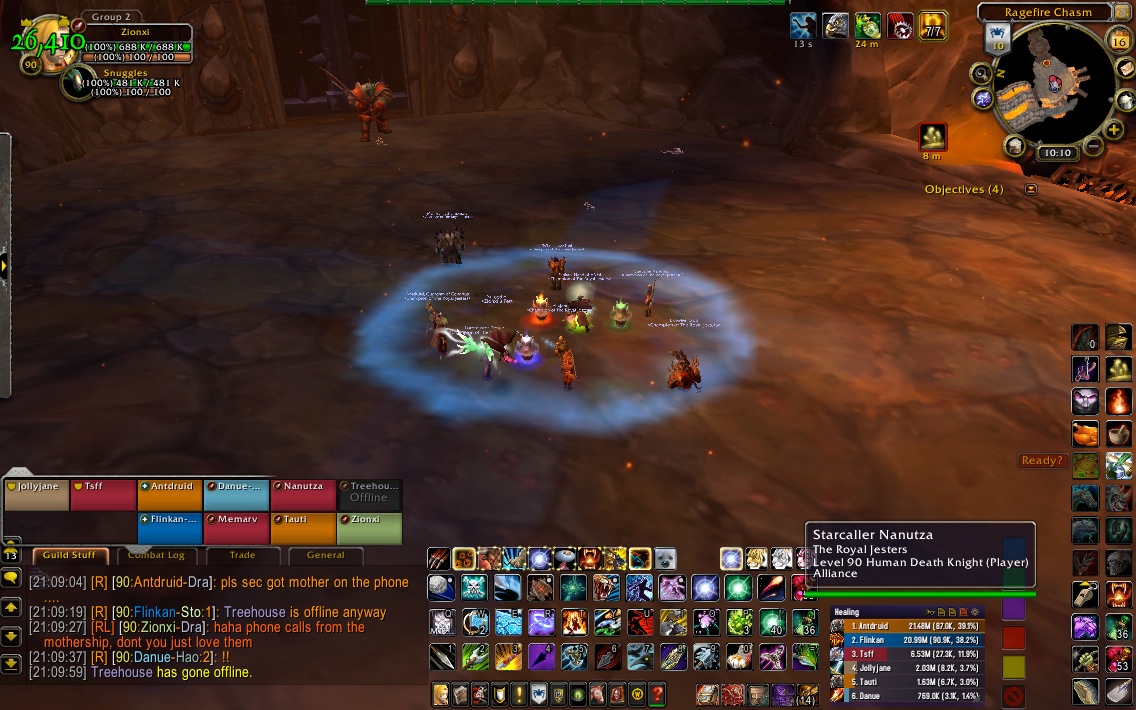1136x710 pixels.
Task: Open the Trade chat tab
Action: point(242,555)
